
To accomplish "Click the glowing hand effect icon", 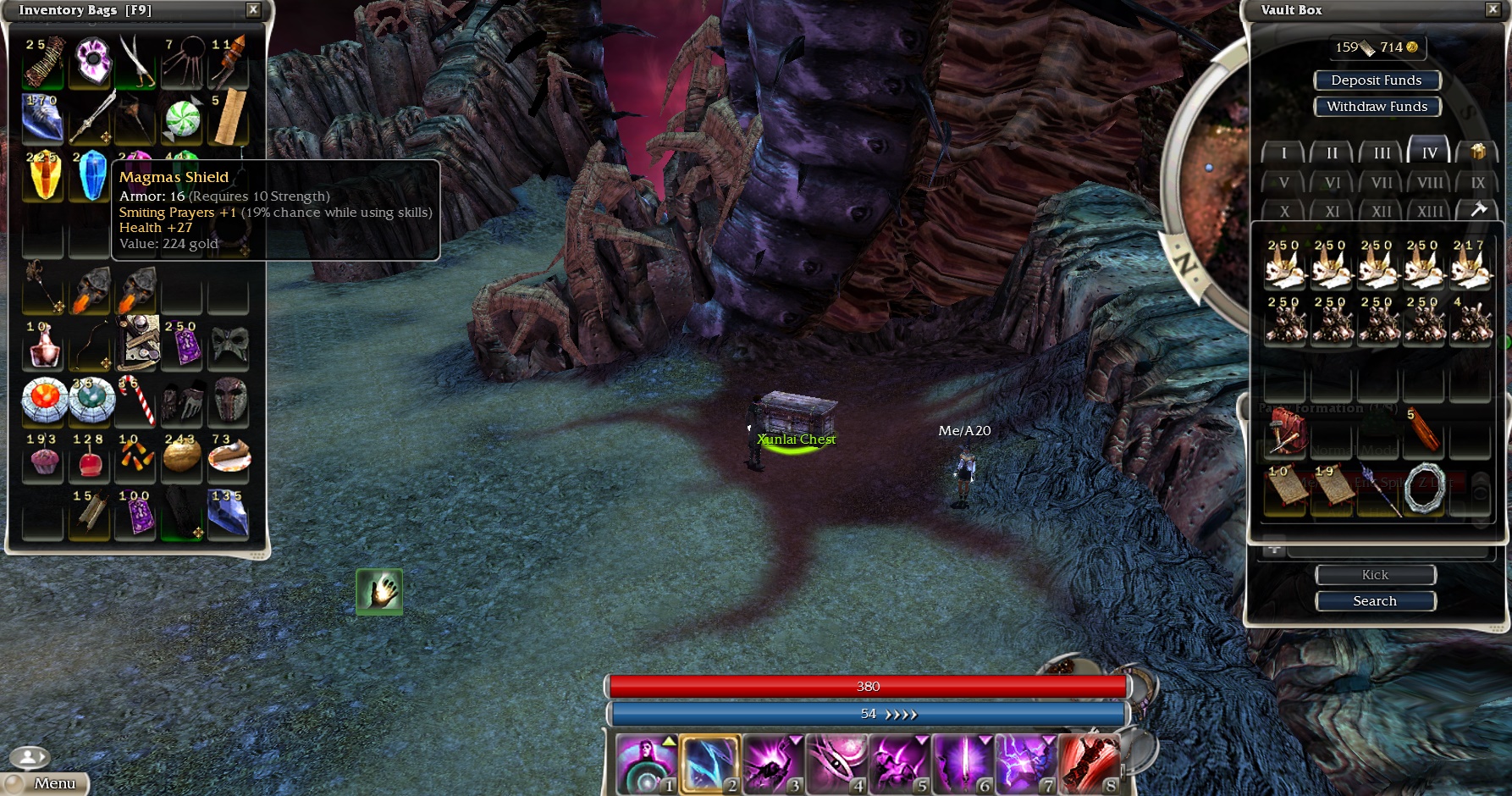I will click(x=379, y=591).
